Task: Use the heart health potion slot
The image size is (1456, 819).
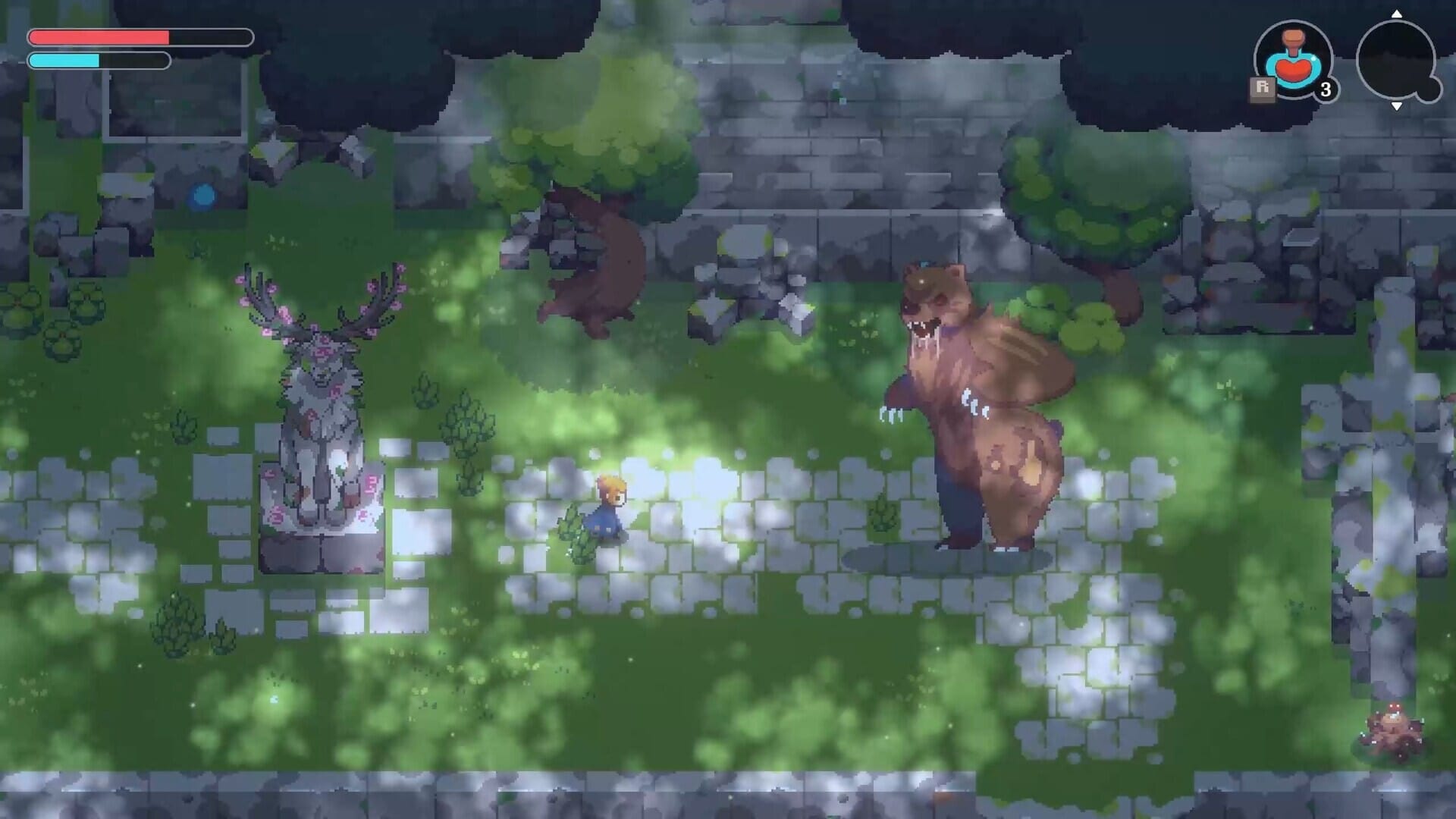Action: [x=1294, y=61]
